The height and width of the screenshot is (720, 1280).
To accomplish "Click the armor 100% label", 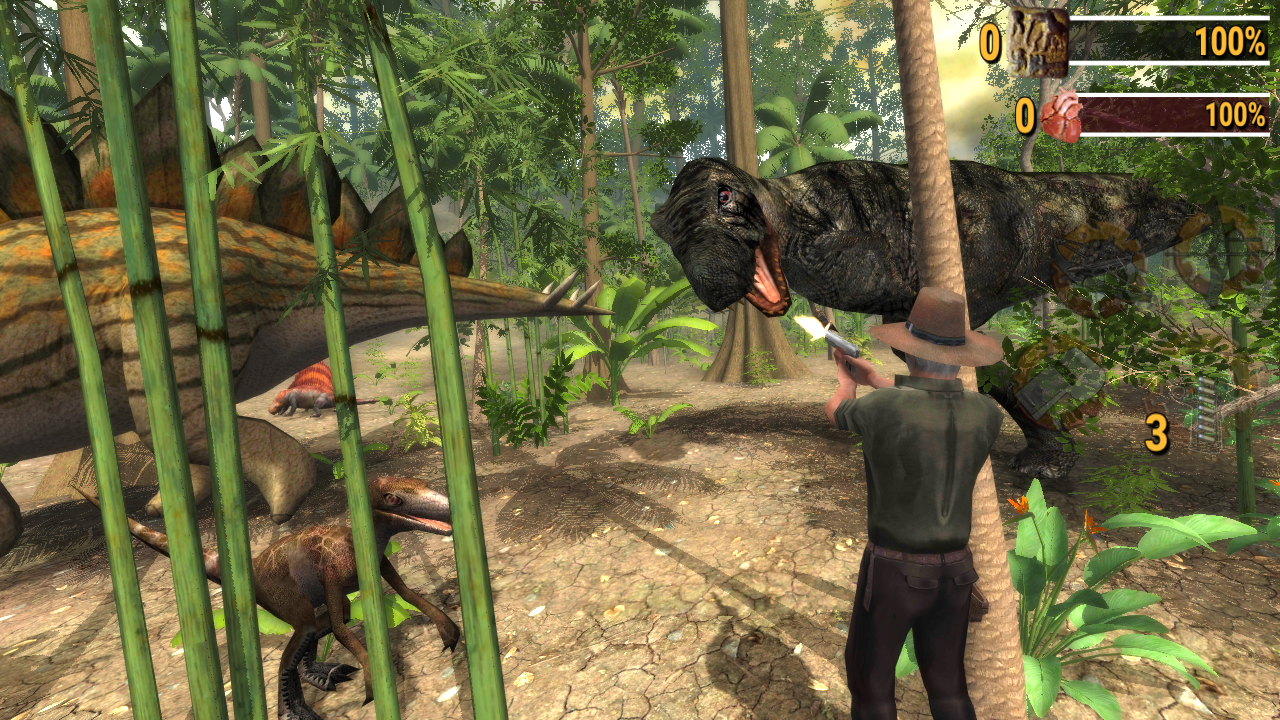I will [1230, 42].
